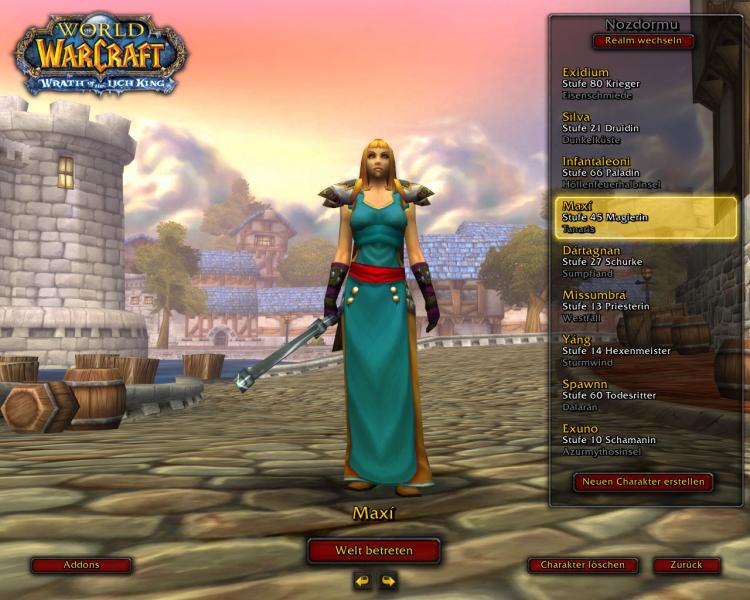Select the character Exidium

(x=645, y=84)
